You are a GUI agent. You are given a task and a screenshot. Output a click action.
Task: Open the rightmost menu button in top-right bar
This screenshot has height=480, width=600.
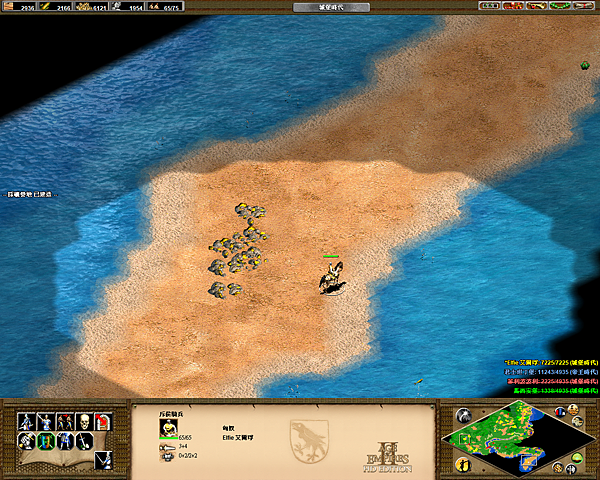[x=584, y=6]
